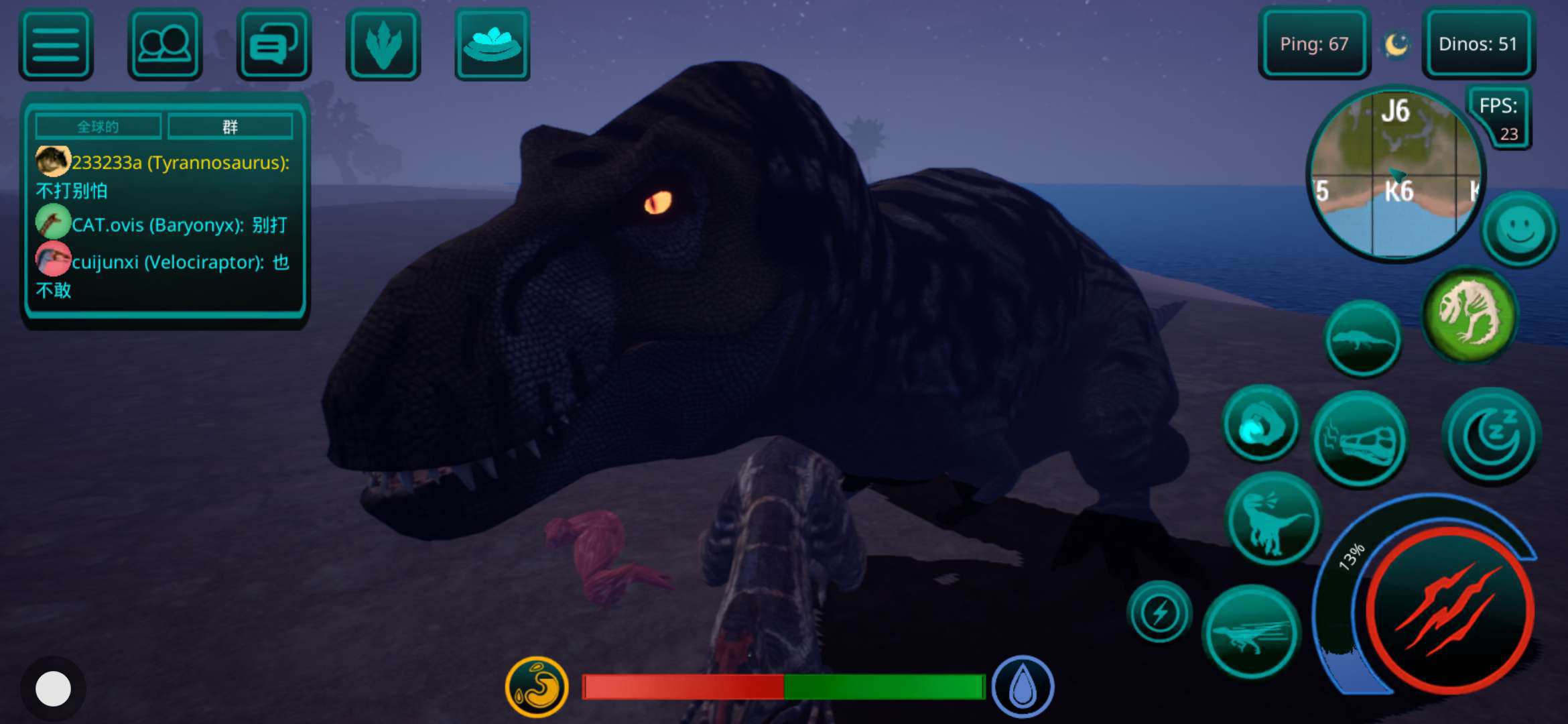Screen dimensions: 1568x724
Task: Switch to the 全球的 global chat tab
Action: point(98,127)
